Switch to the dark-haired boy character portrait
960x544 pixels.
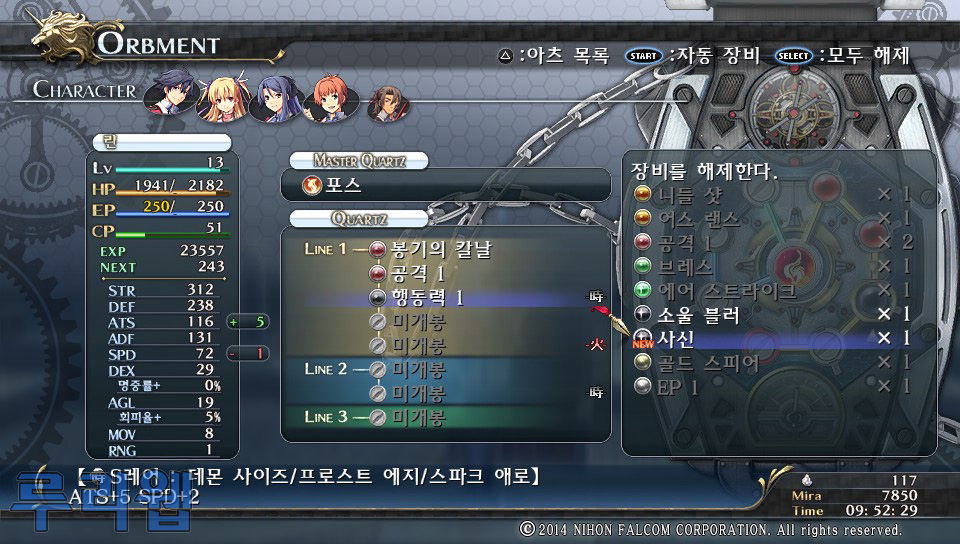point(169,97)
